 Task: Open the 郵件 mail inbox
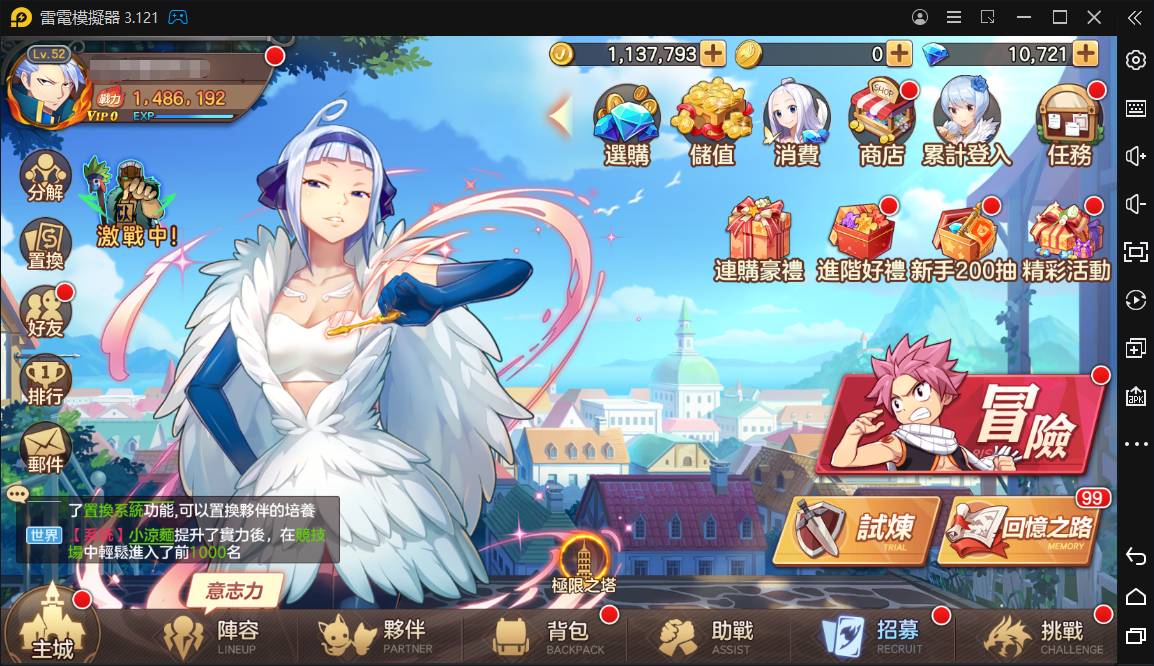(x=45, y=447)
